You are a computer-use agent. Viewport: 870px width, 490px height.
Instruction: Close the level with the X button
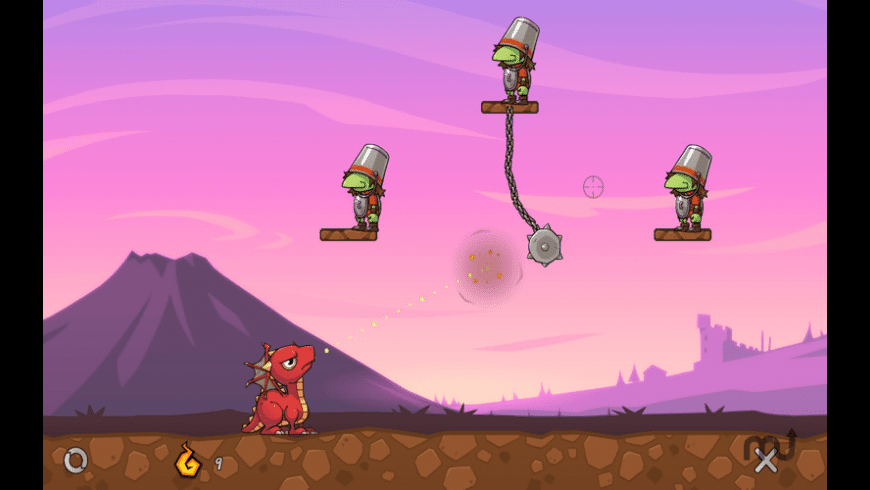[x=766, y=460]
